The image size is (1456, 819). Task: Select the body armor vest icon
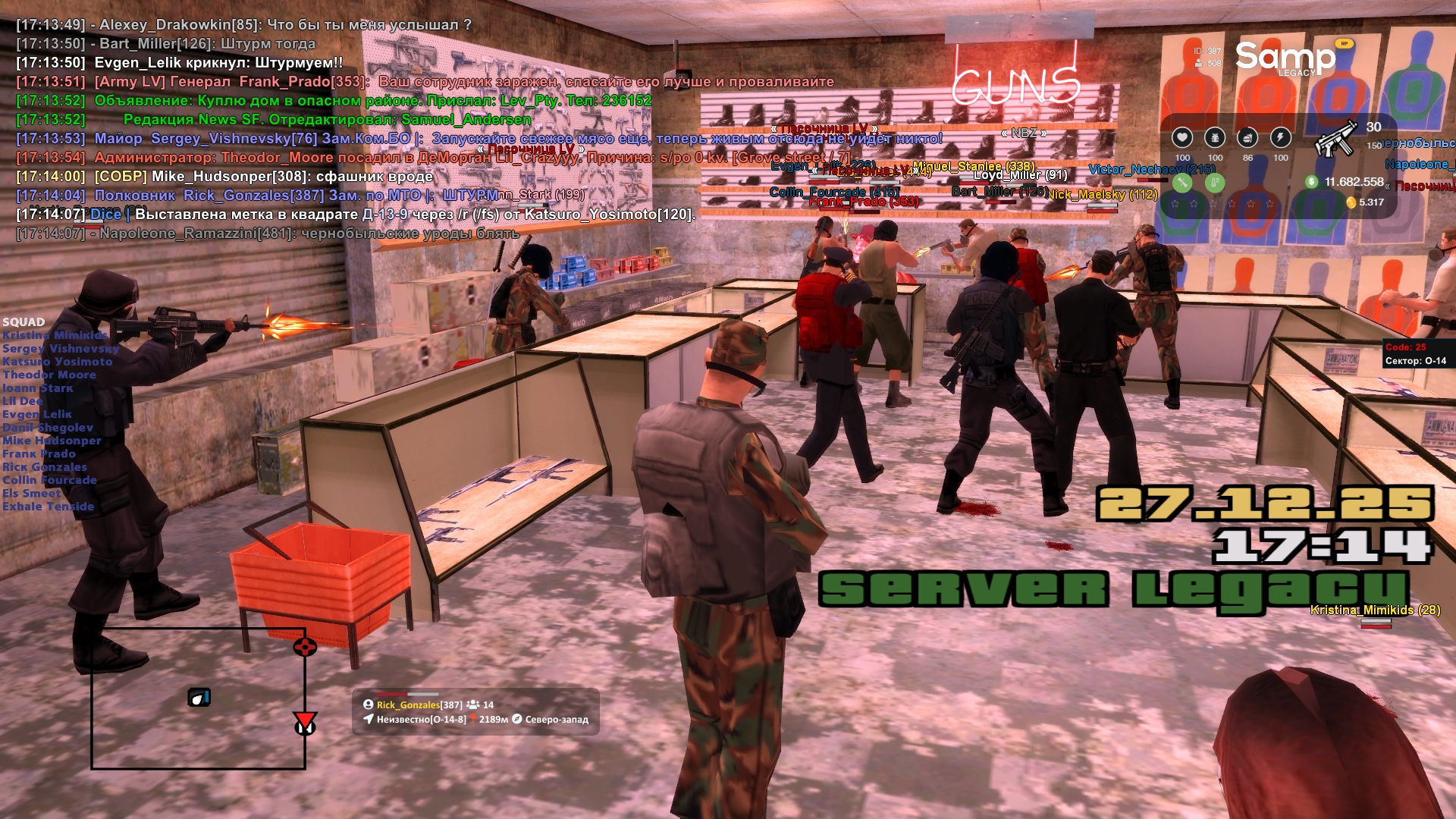(x=1215, y=137)
